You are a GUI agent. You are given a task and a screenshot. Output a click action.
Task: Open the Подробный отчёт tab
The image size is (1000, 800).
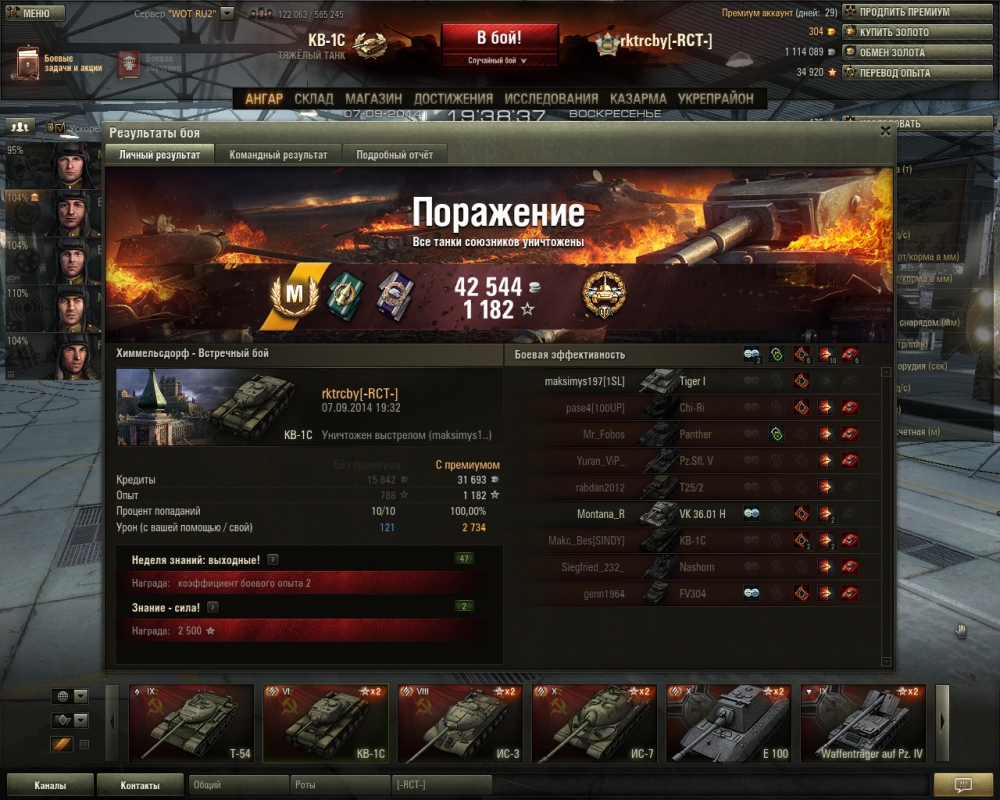(x=394, y=155)
